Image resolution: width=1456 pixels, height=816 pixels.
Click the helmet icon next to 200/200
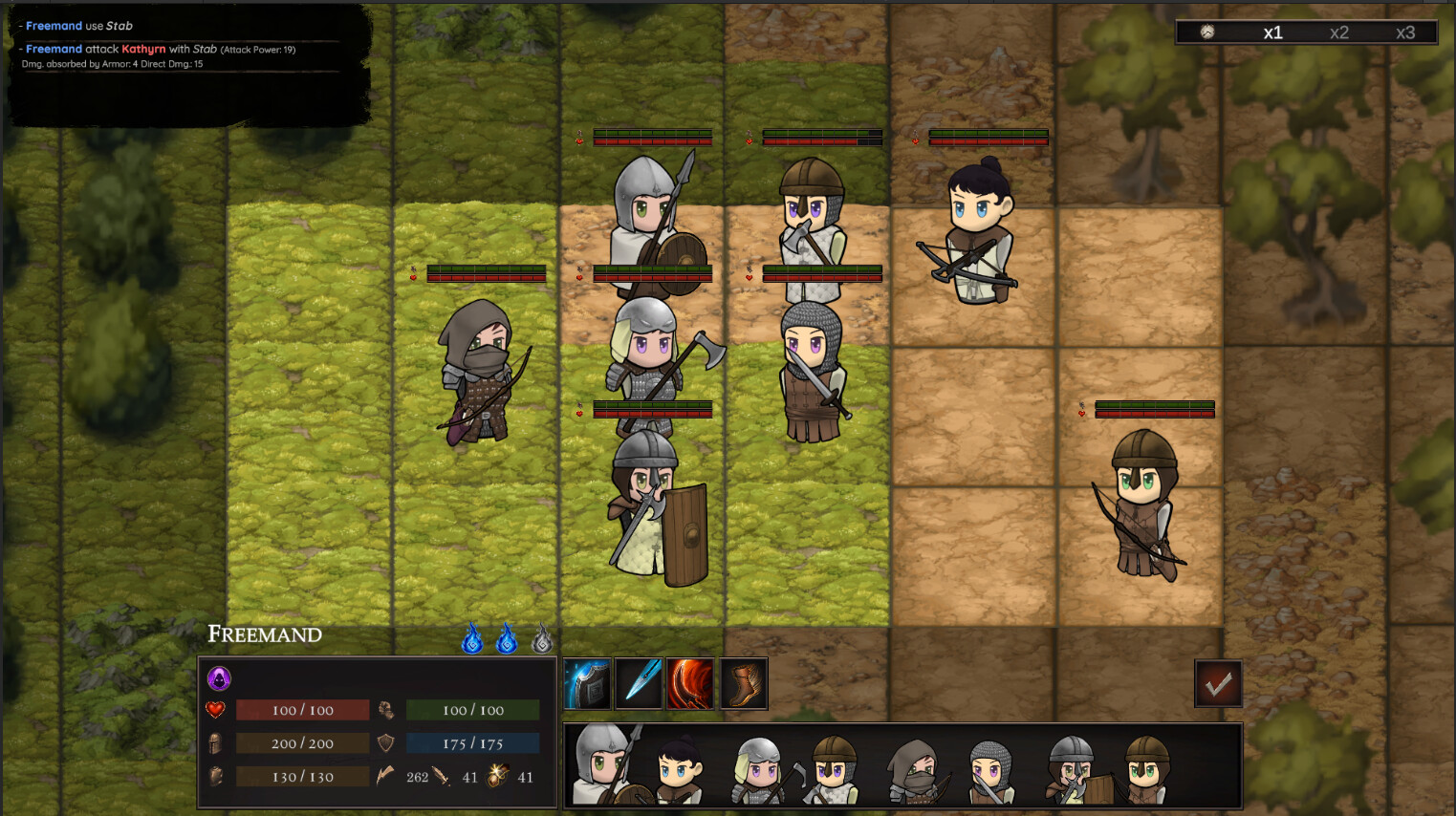tap(216, 742)
